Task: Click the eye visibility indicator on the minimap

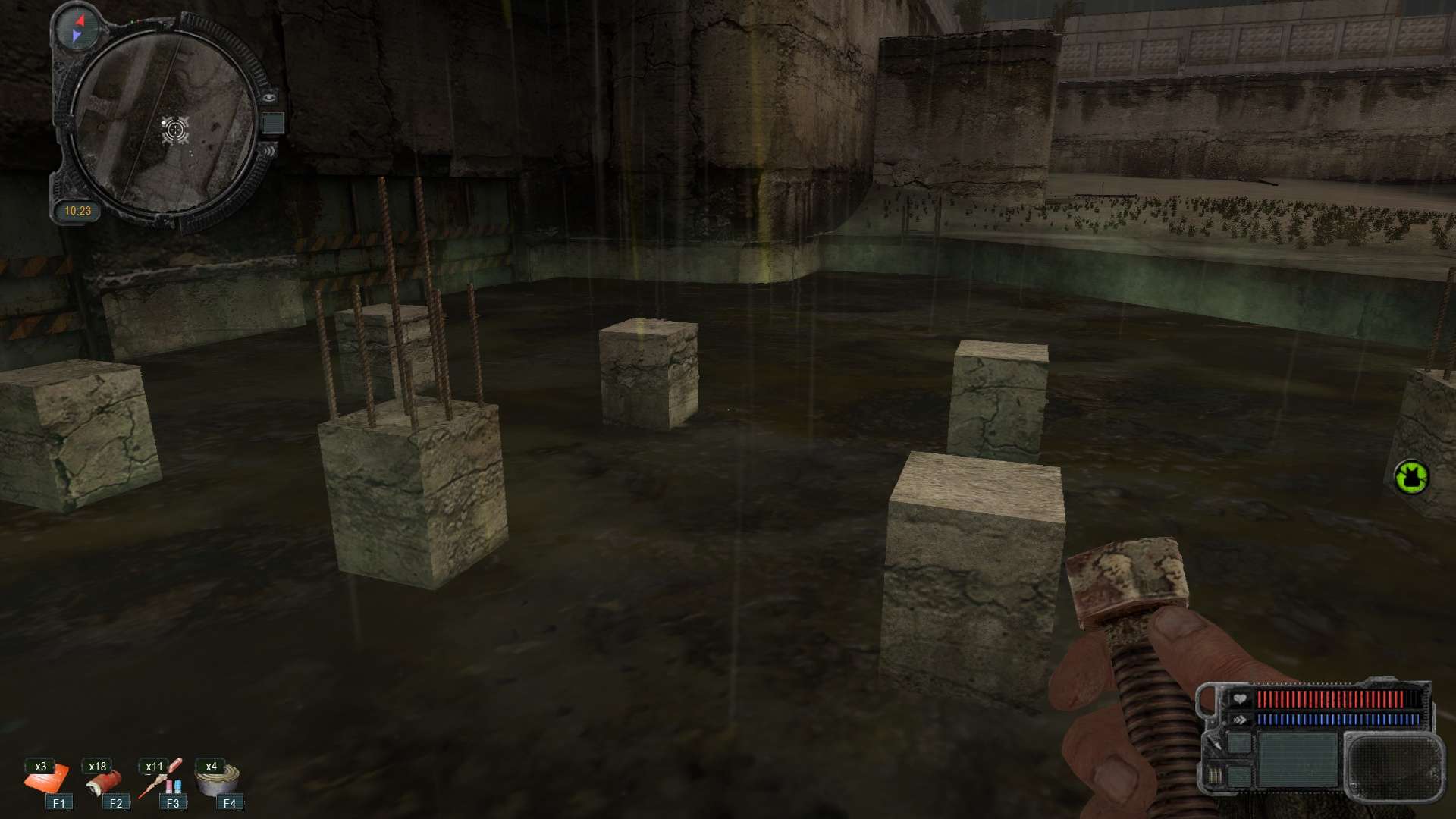Action: tap(268, 96)
